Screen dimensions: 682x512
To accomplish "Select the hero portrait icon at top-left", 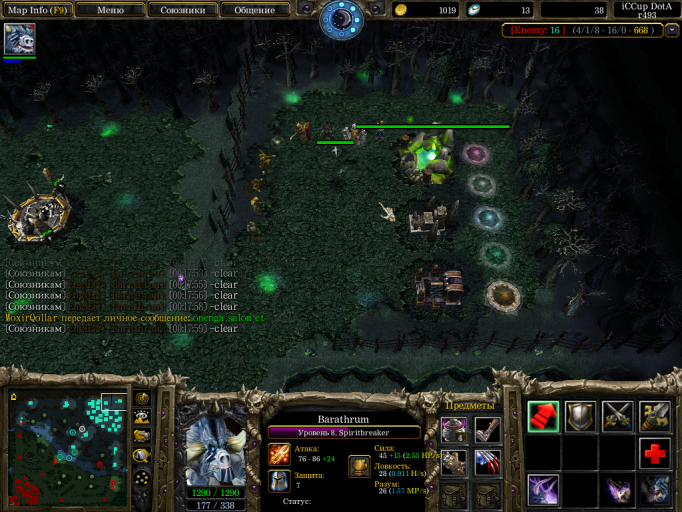I will (x=19, y=39).
